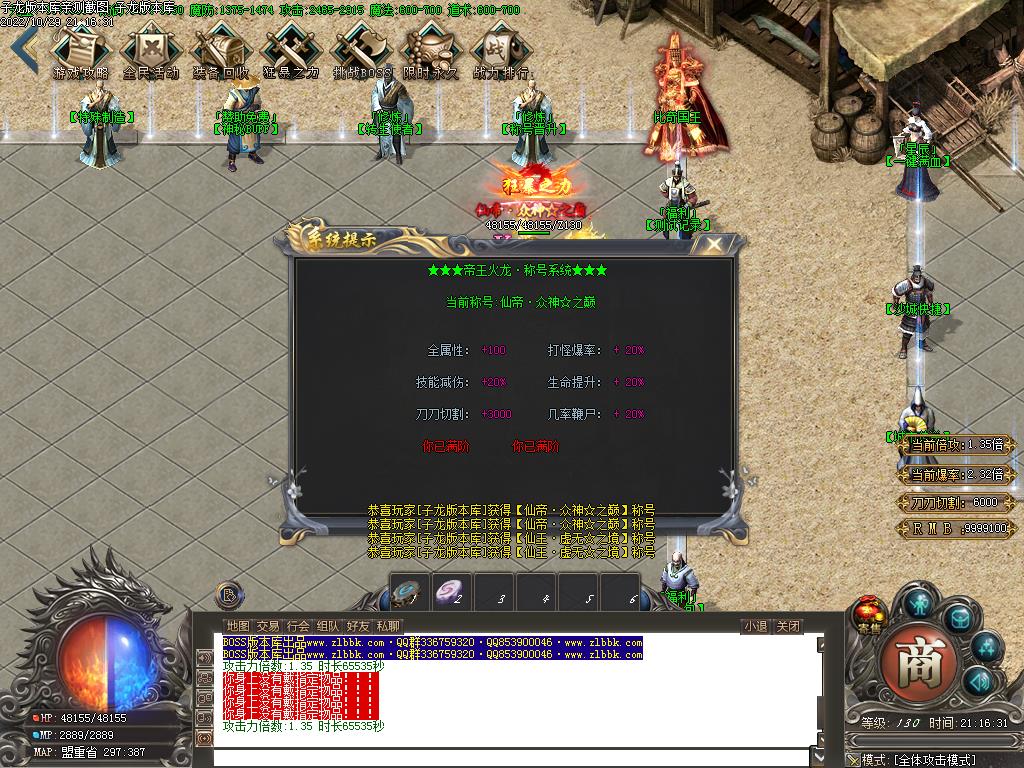This screenshot has height=768, width=1024.
Task: Switch to the 交易 trade tab
Action: point(268,626)
